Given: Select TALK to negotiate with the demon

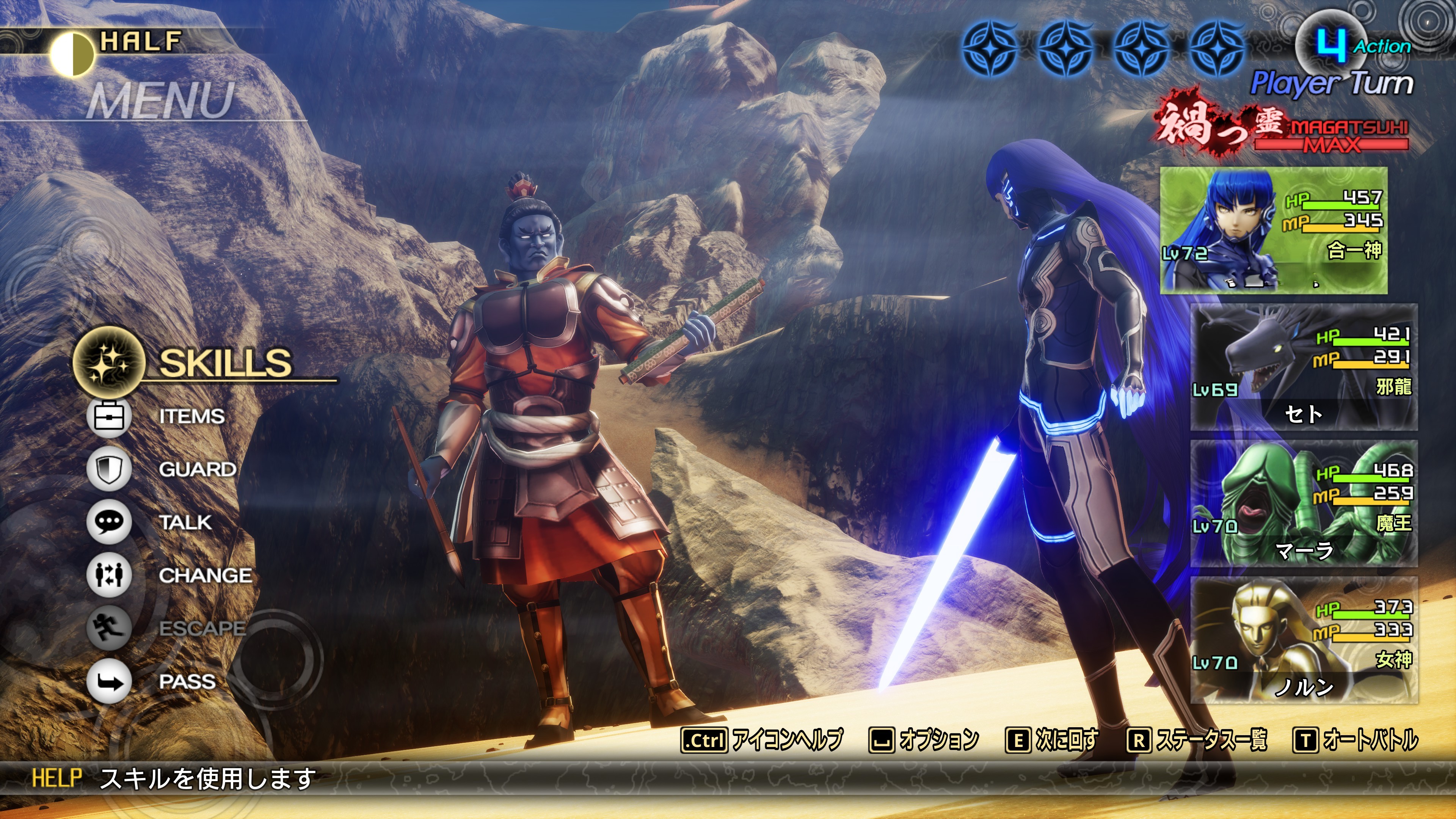Looking at the screenshot, I should pyautogui.click(x=185, y=522).
